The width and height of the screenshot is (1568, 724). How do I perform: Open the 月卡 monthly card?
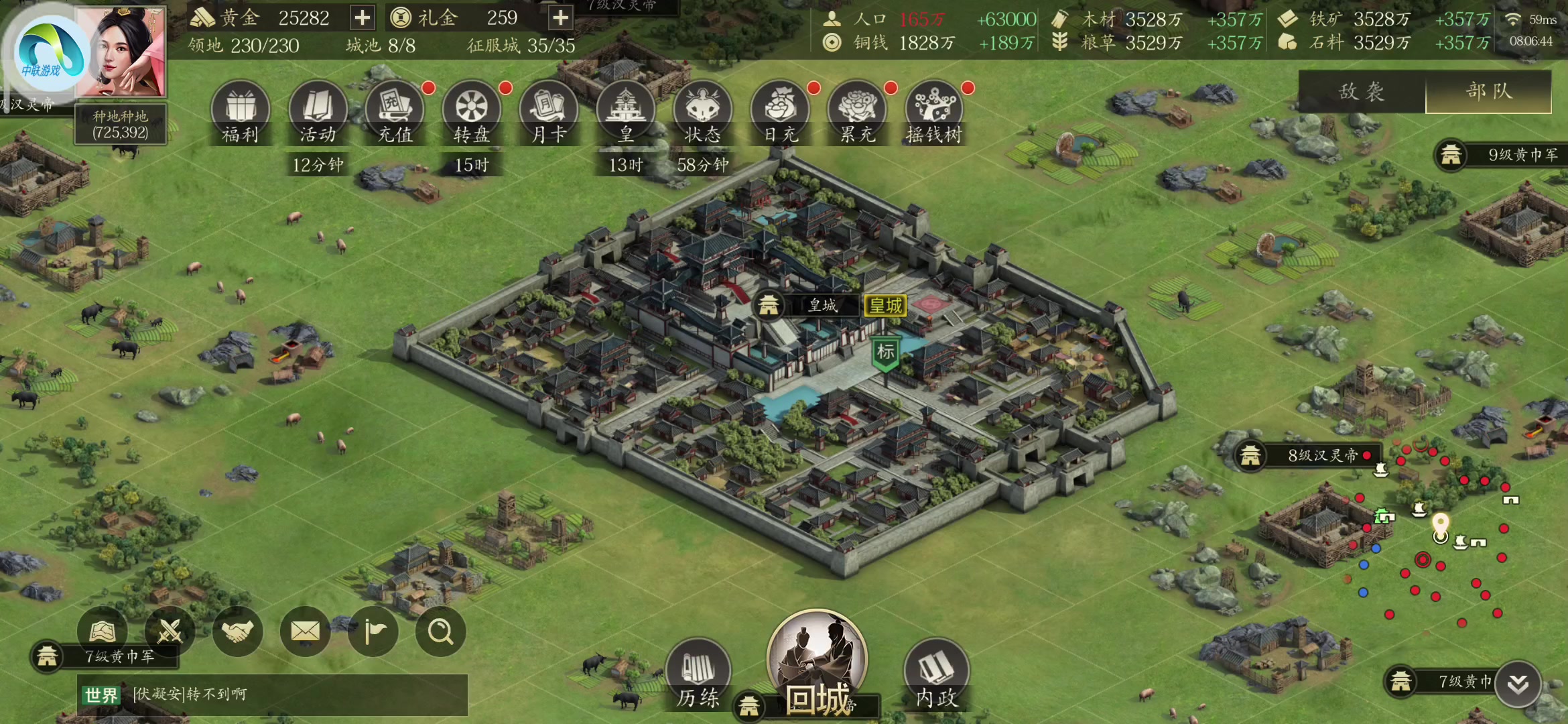[x=549, y=112]
